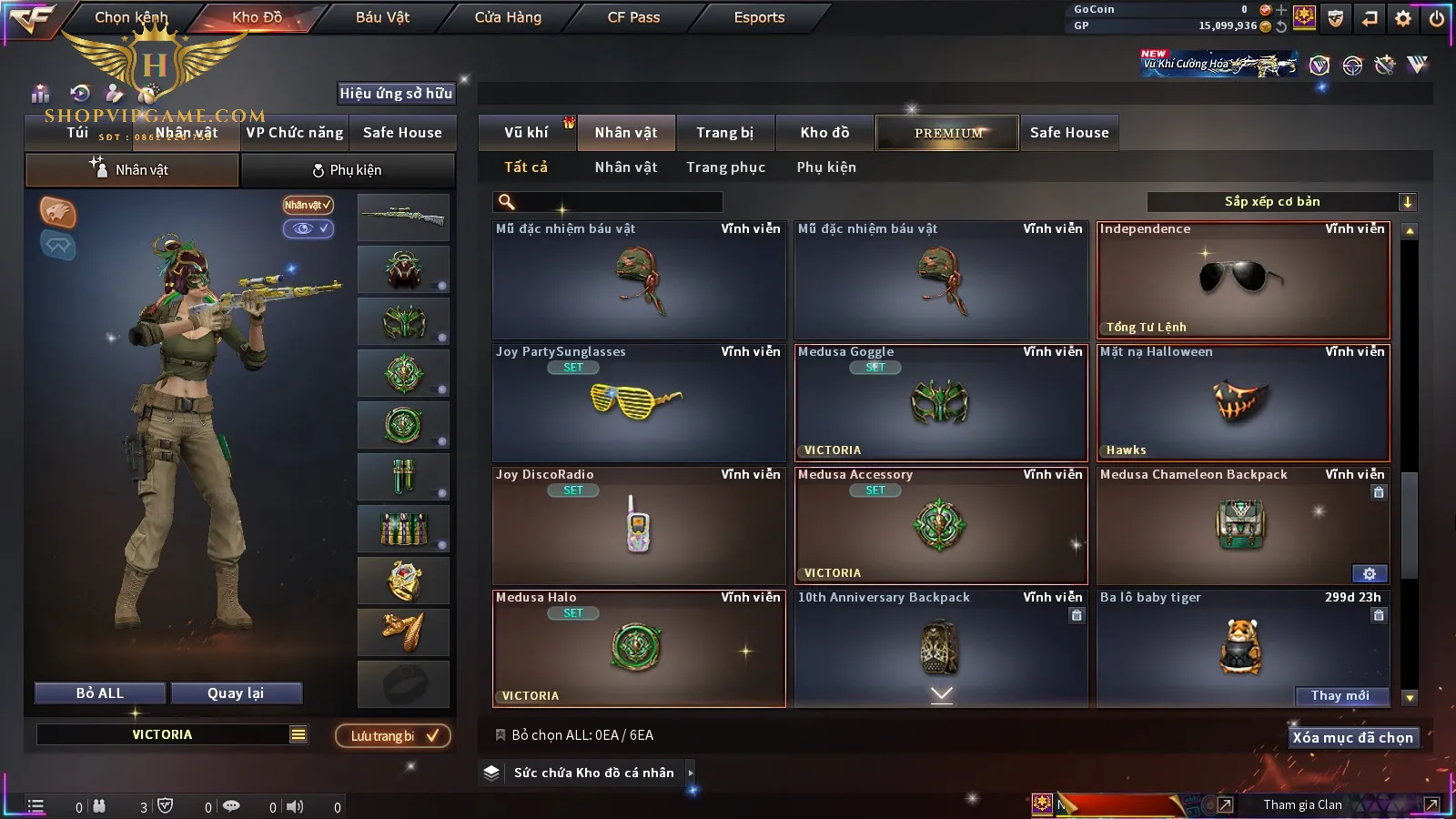Click the Quay lại button
The width and height of the screenshot is (1456, 819).
click(236, 693)
